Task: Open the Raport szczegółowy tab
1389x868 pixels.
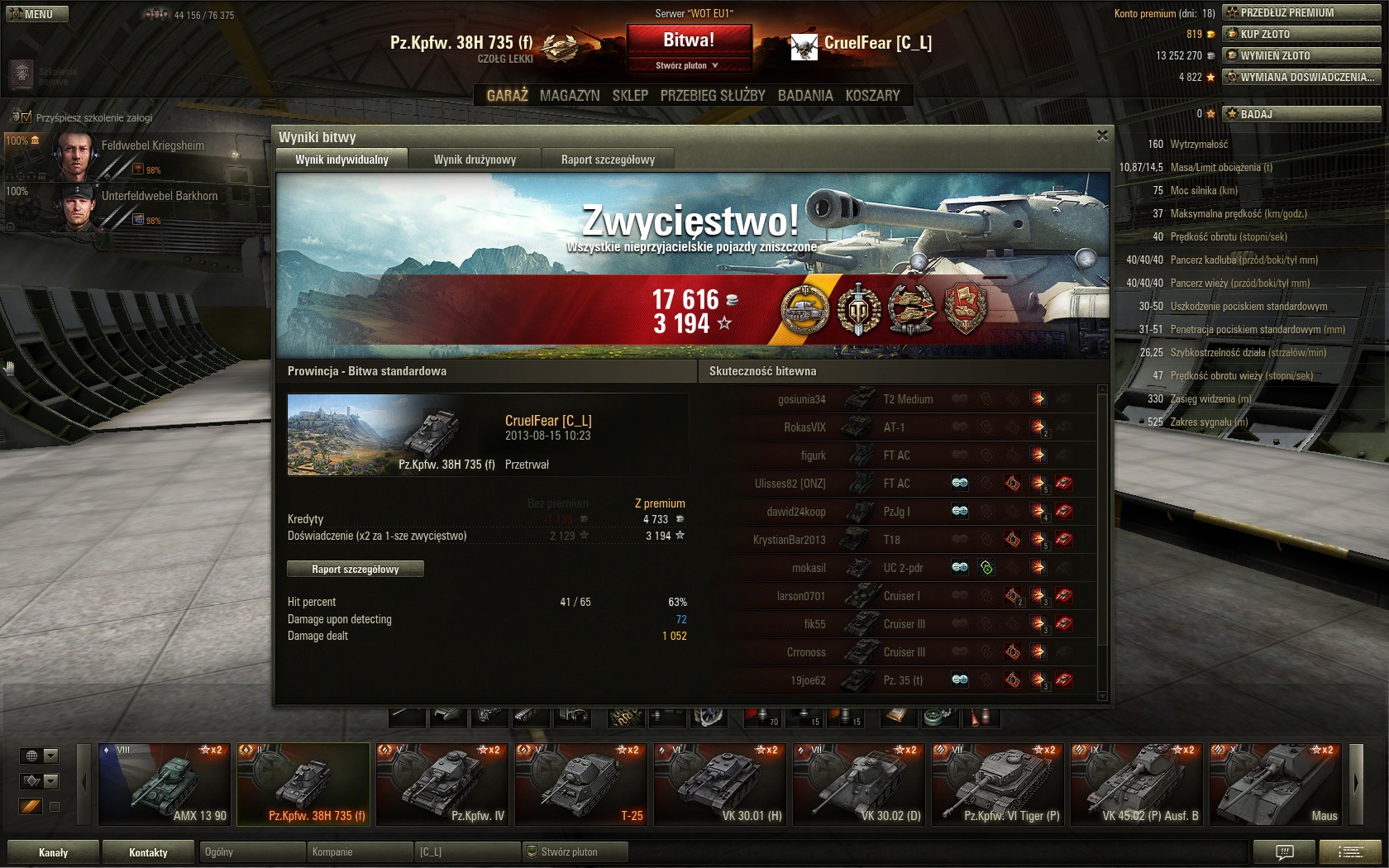Action: pos(608,160)
